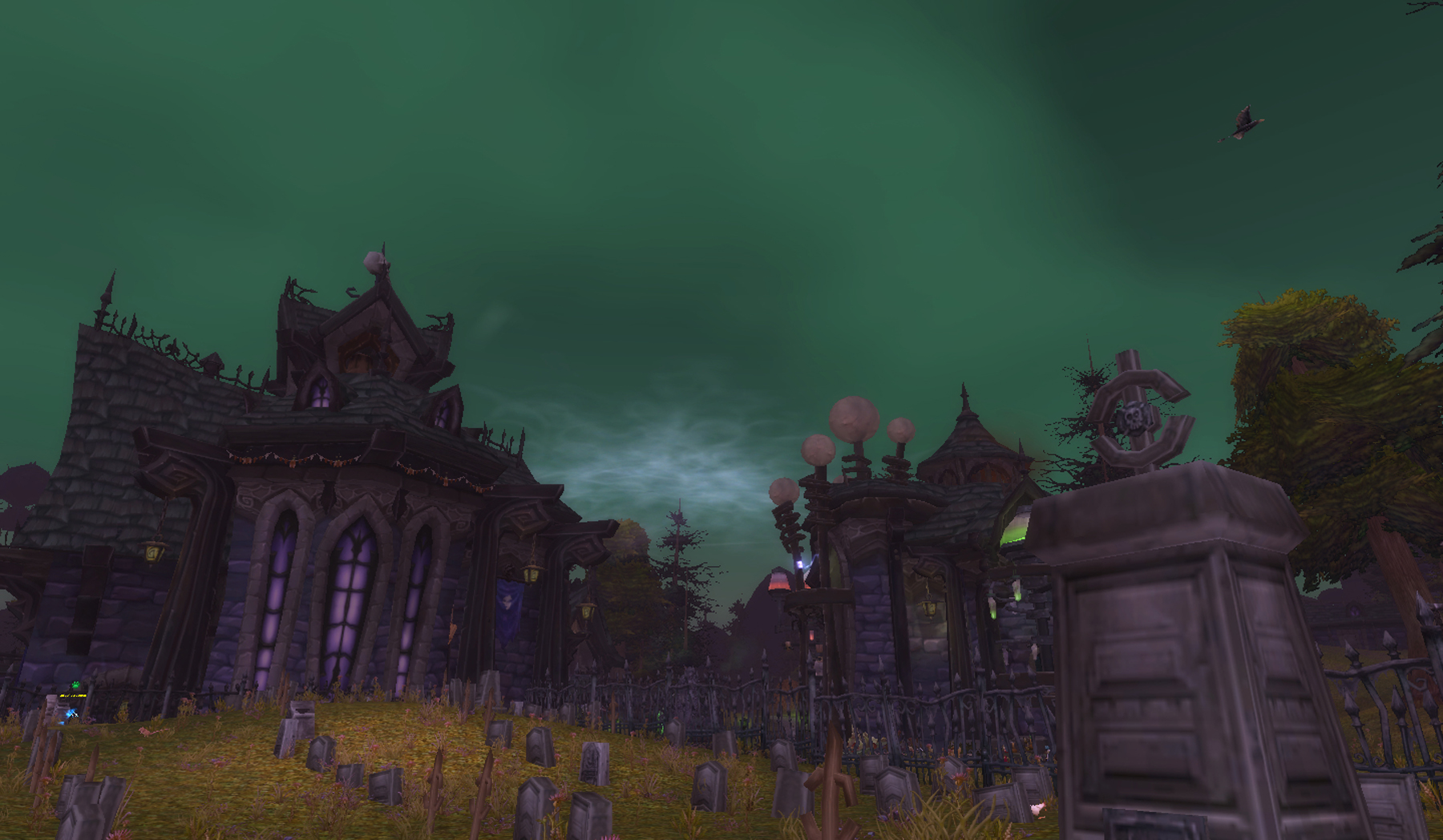
Task: Select the battle pet's green paw marker
Action: coord(75,686)
